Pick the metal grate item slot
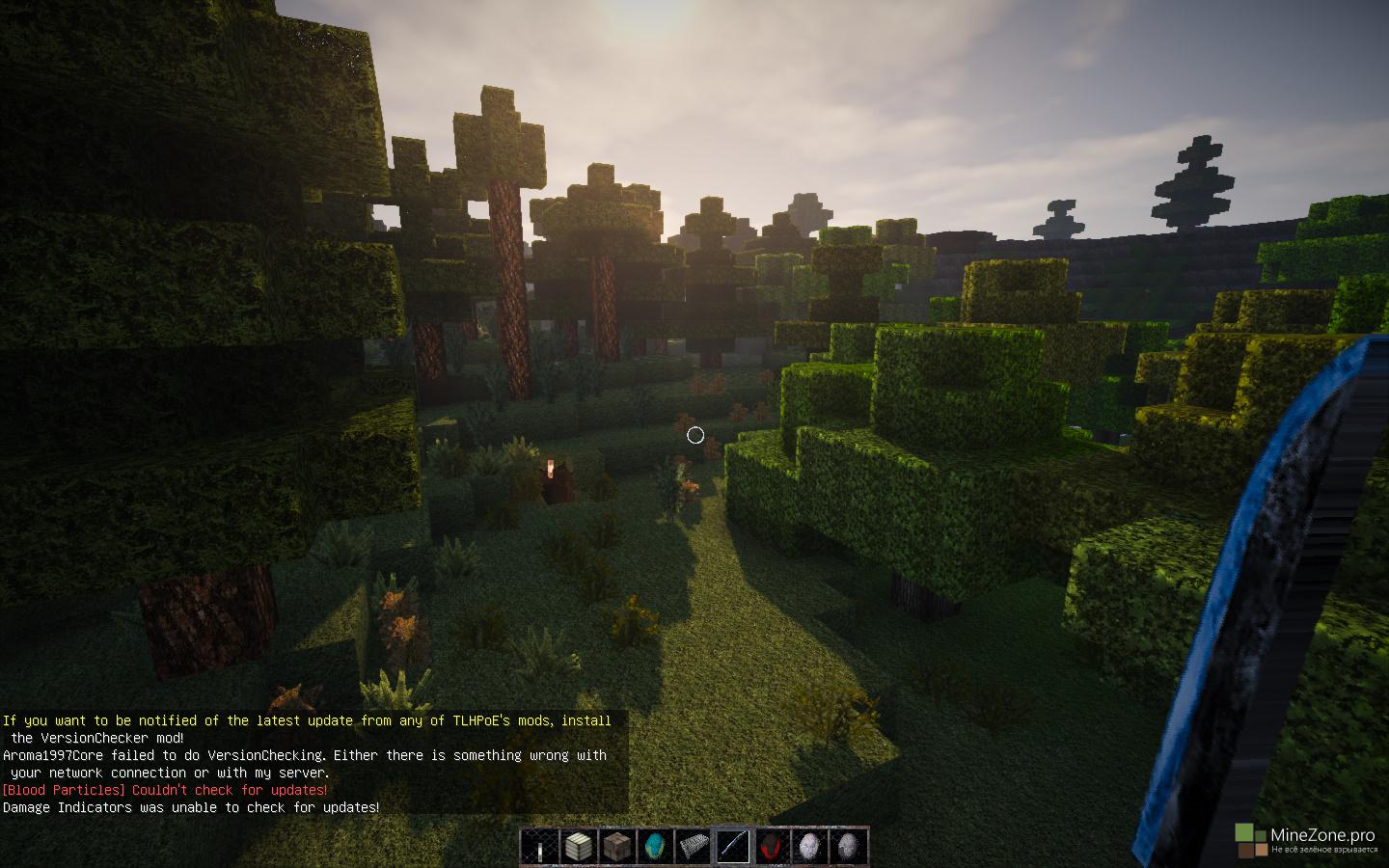The image size is (1389, 868). [694, 847]
